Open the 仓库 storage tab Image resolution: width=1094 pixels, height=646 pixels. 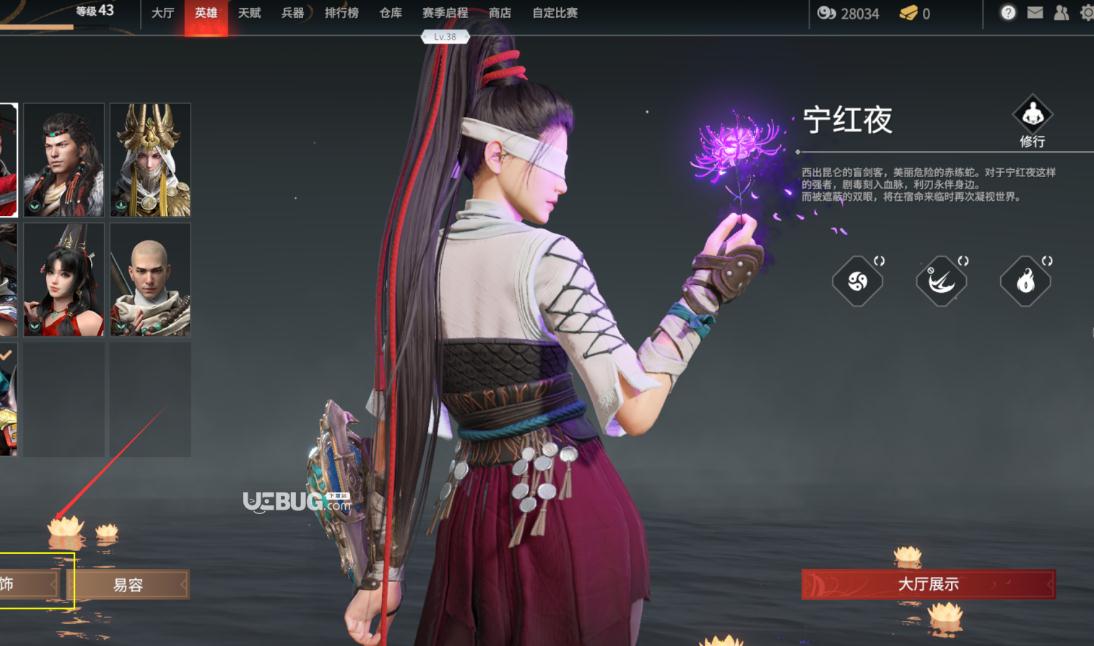pos(391,13)
